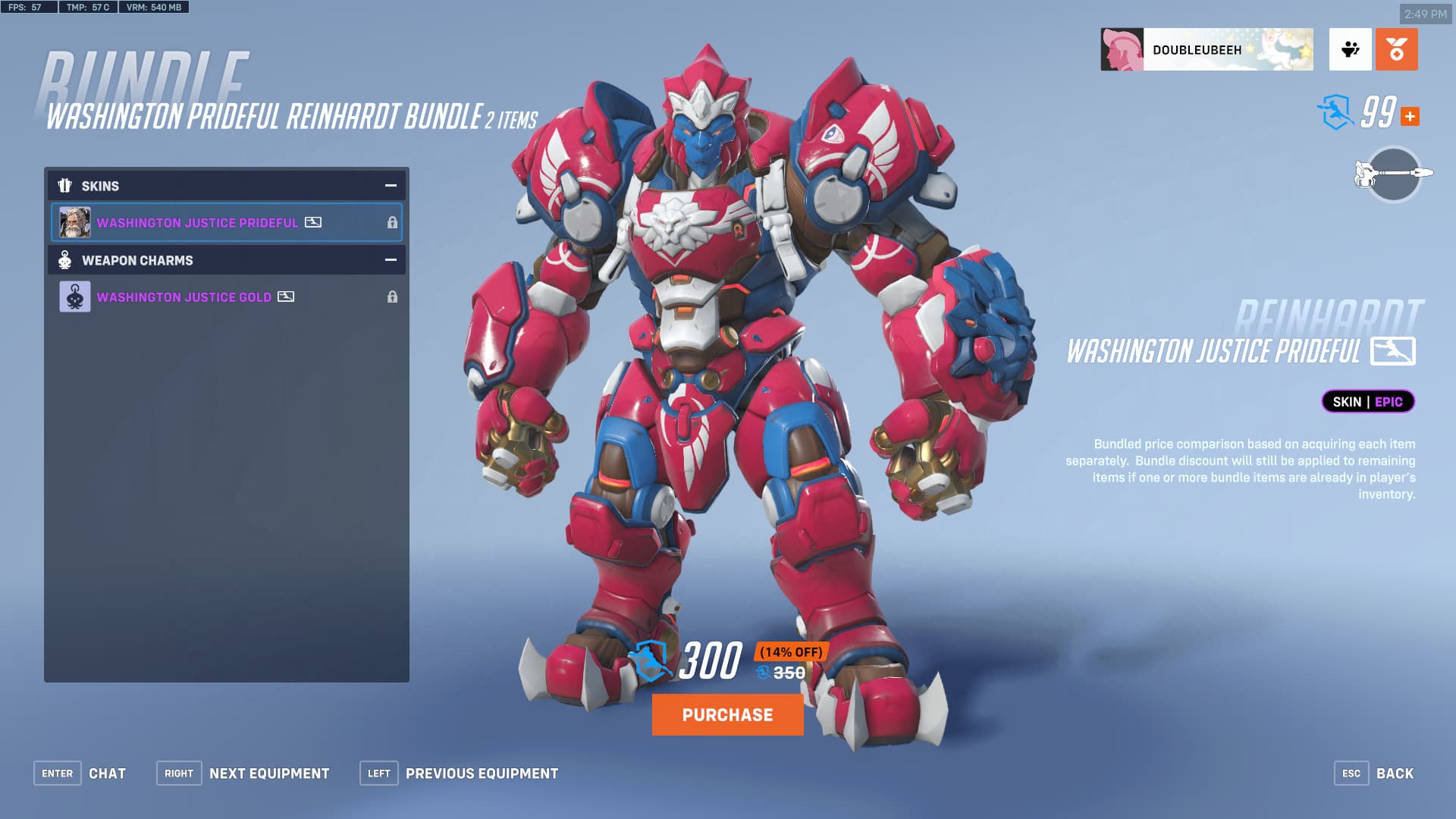Collapse the Skins section
The image size is (1456, 819).
[391, 186]
